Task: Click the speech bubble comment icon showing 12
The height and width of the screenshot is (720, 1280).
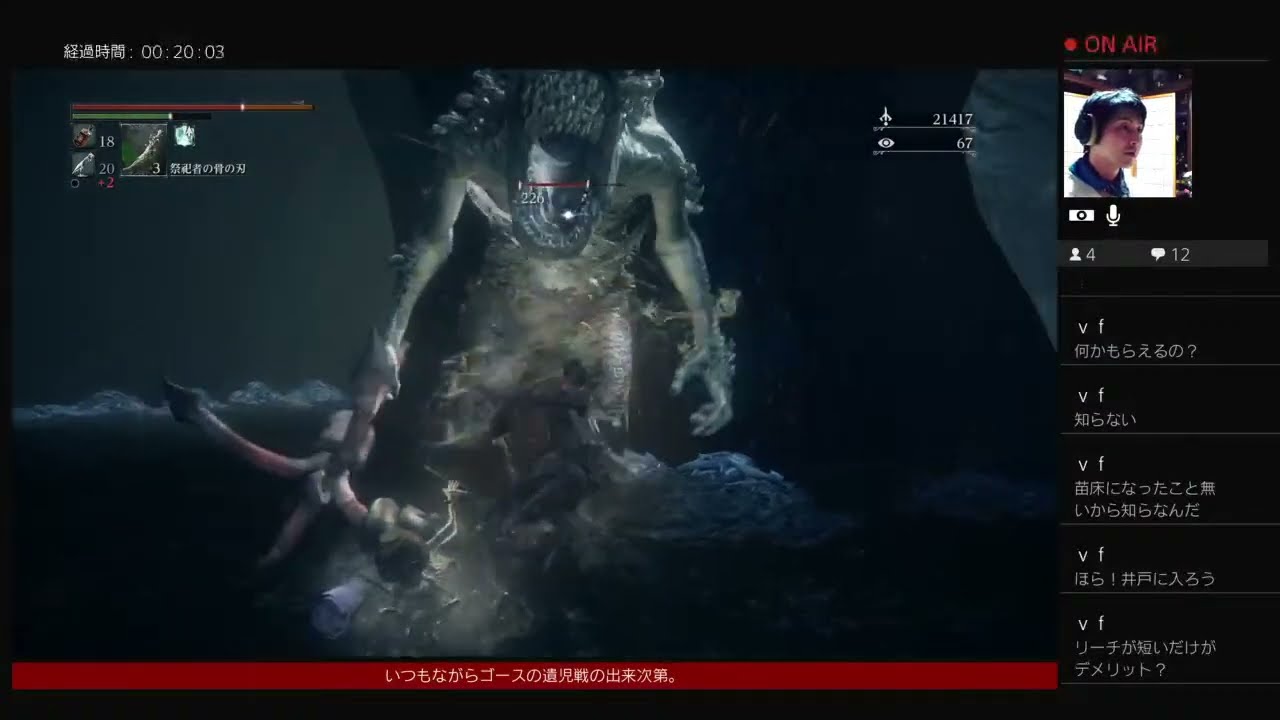Action: 1158,254
